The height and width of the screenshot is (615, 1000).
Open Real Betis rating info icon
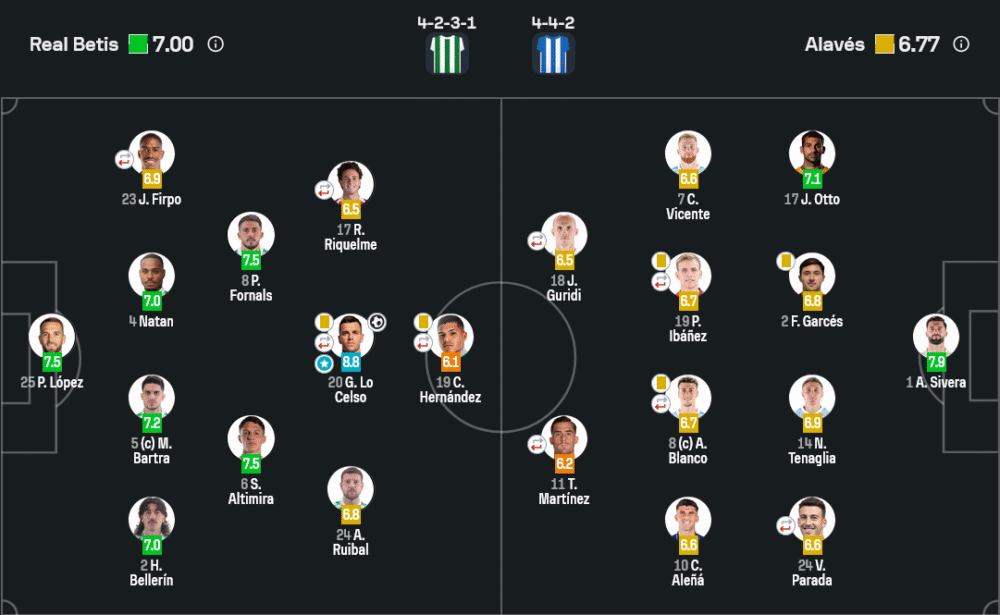click(x=215, y=44)
